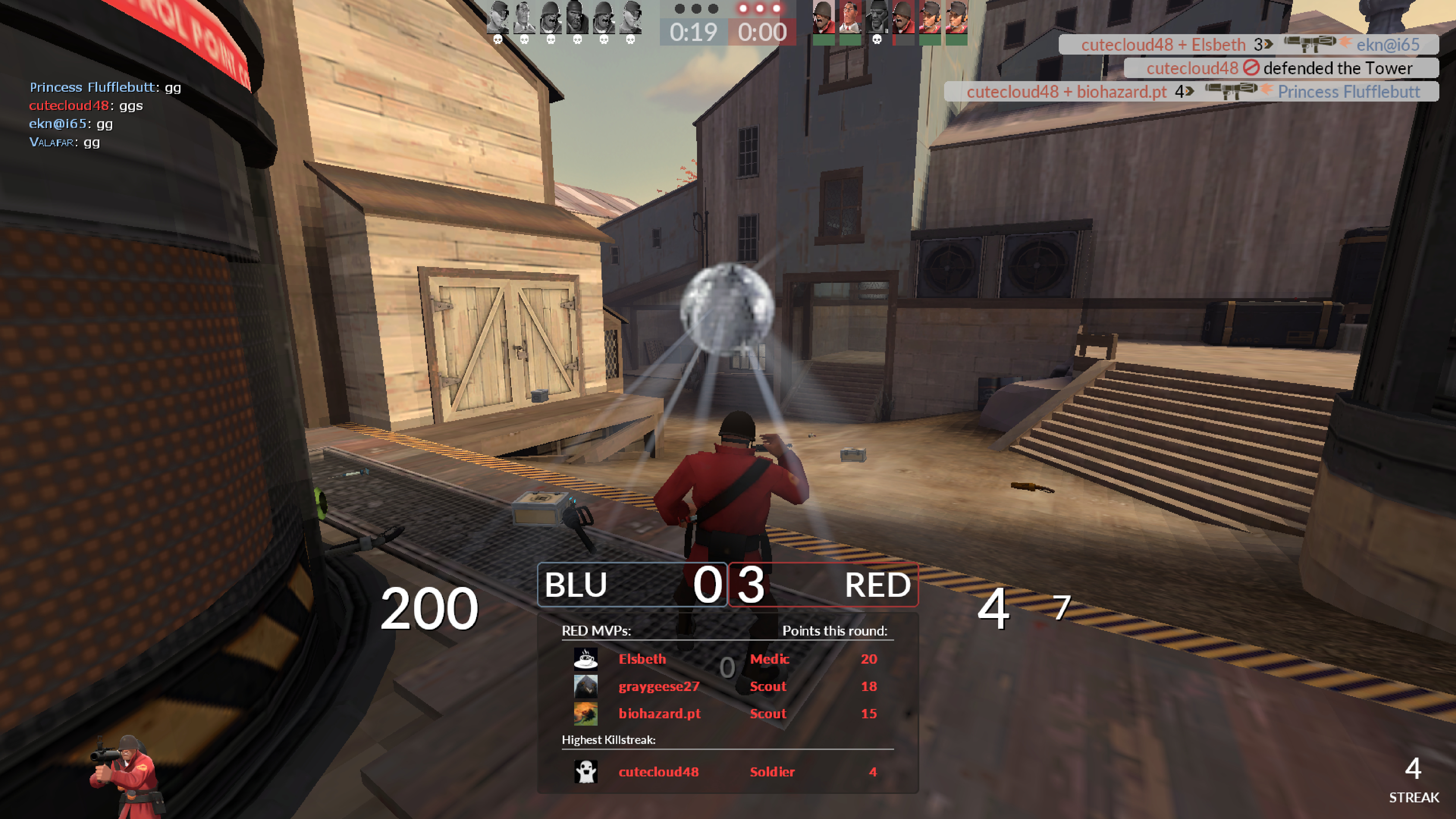Click Princess Flufflebutt's 'gg' chat message
1456x819 pixels.
point(105,87)
